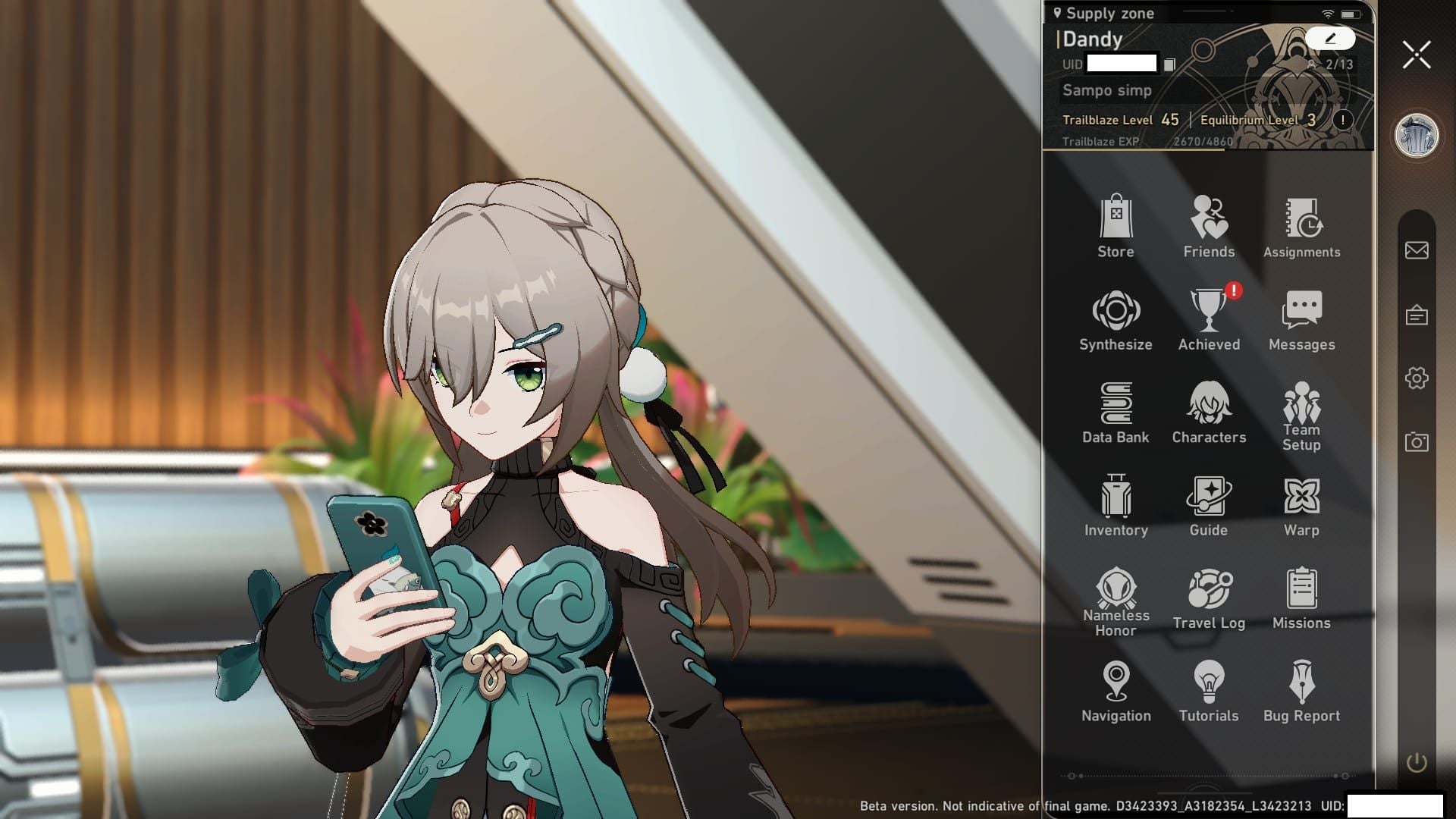Open the mail envelope icon
The height and width of the screenshot is (819, 1456).
click(x=1416, y=250)
